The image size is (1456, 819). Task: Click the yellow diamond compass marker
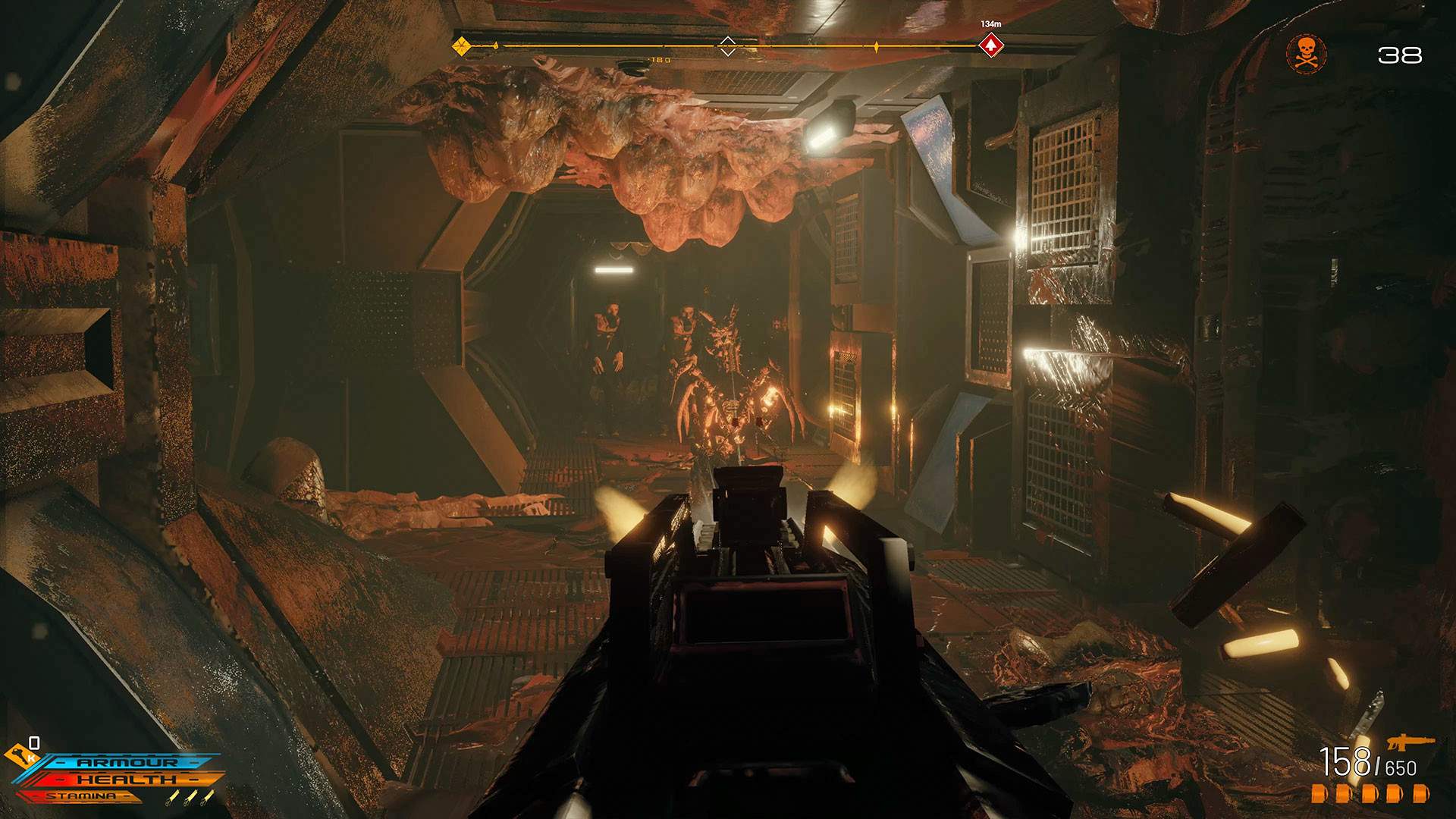(x=461, y=46)
